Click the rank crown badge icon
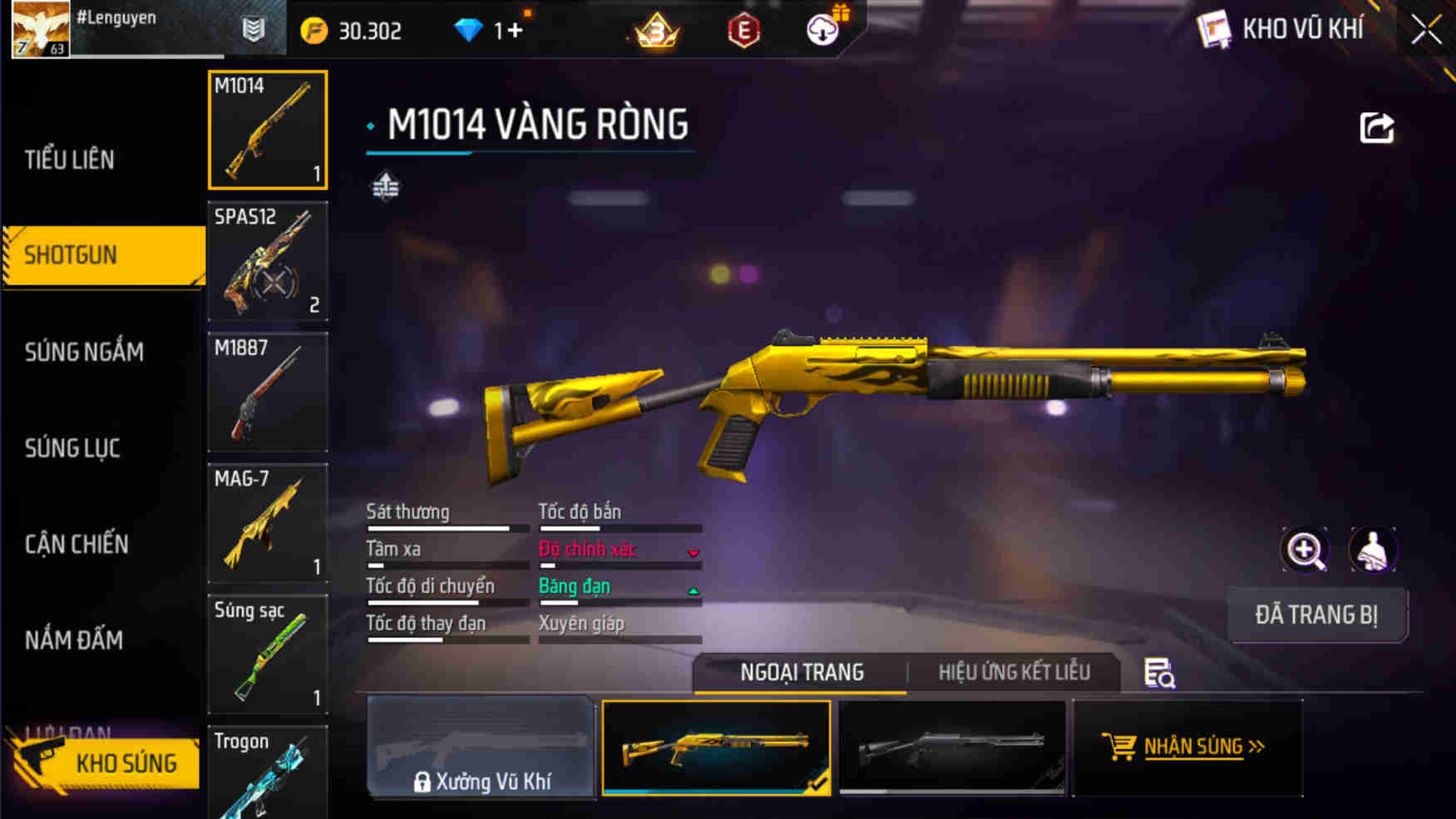 pos(656,31)
